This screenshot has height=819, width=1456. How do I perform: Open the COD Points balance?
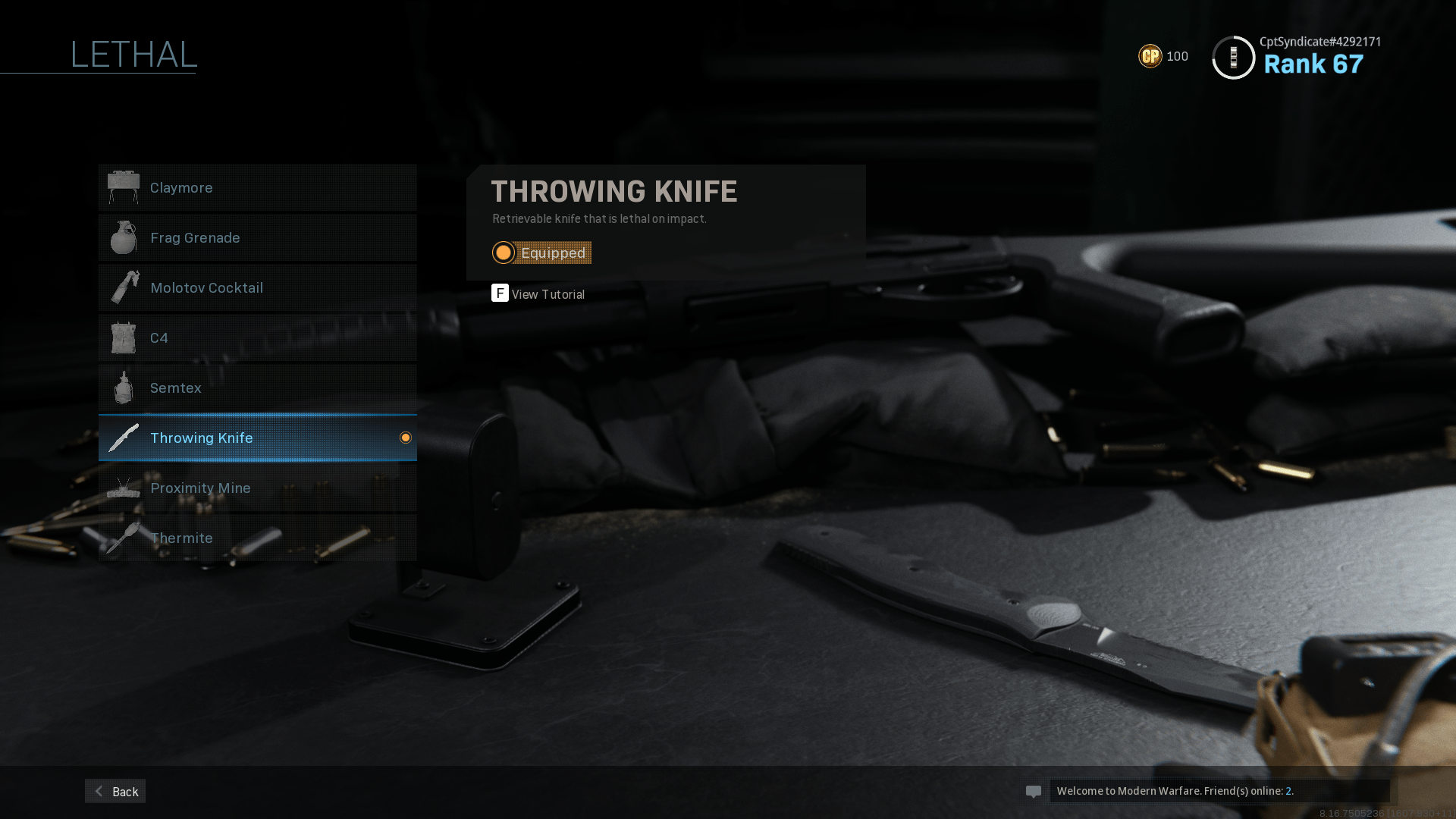coord(1163,56)
